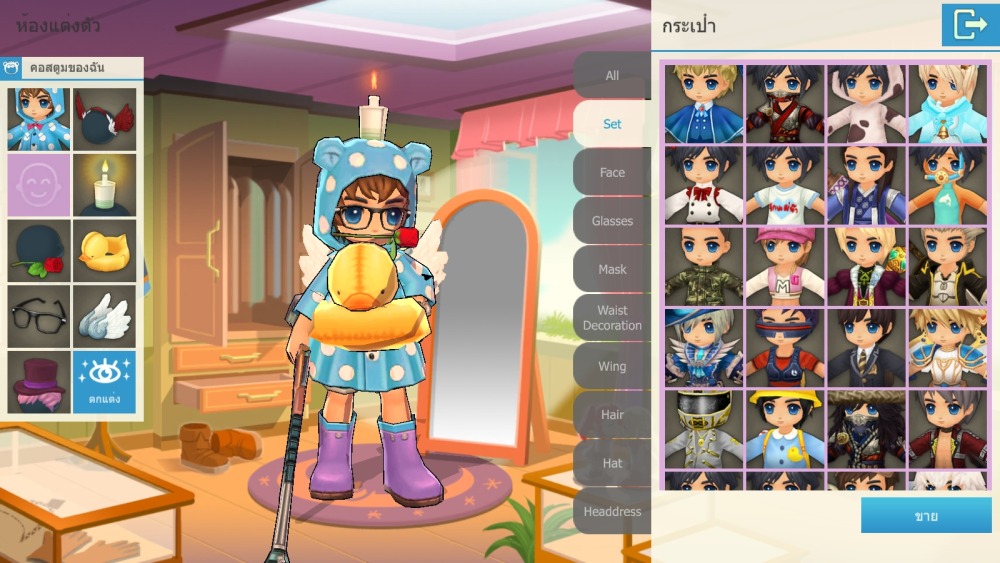Select the Face category tab
Image resolution: width=1000 pixels, height=563 pixels.
click(612, 172)
